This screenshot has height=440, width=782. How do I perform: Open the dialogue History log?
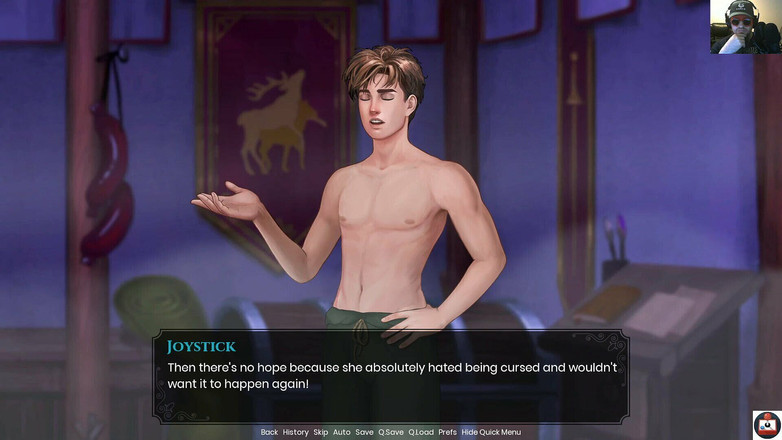(296, 432)
